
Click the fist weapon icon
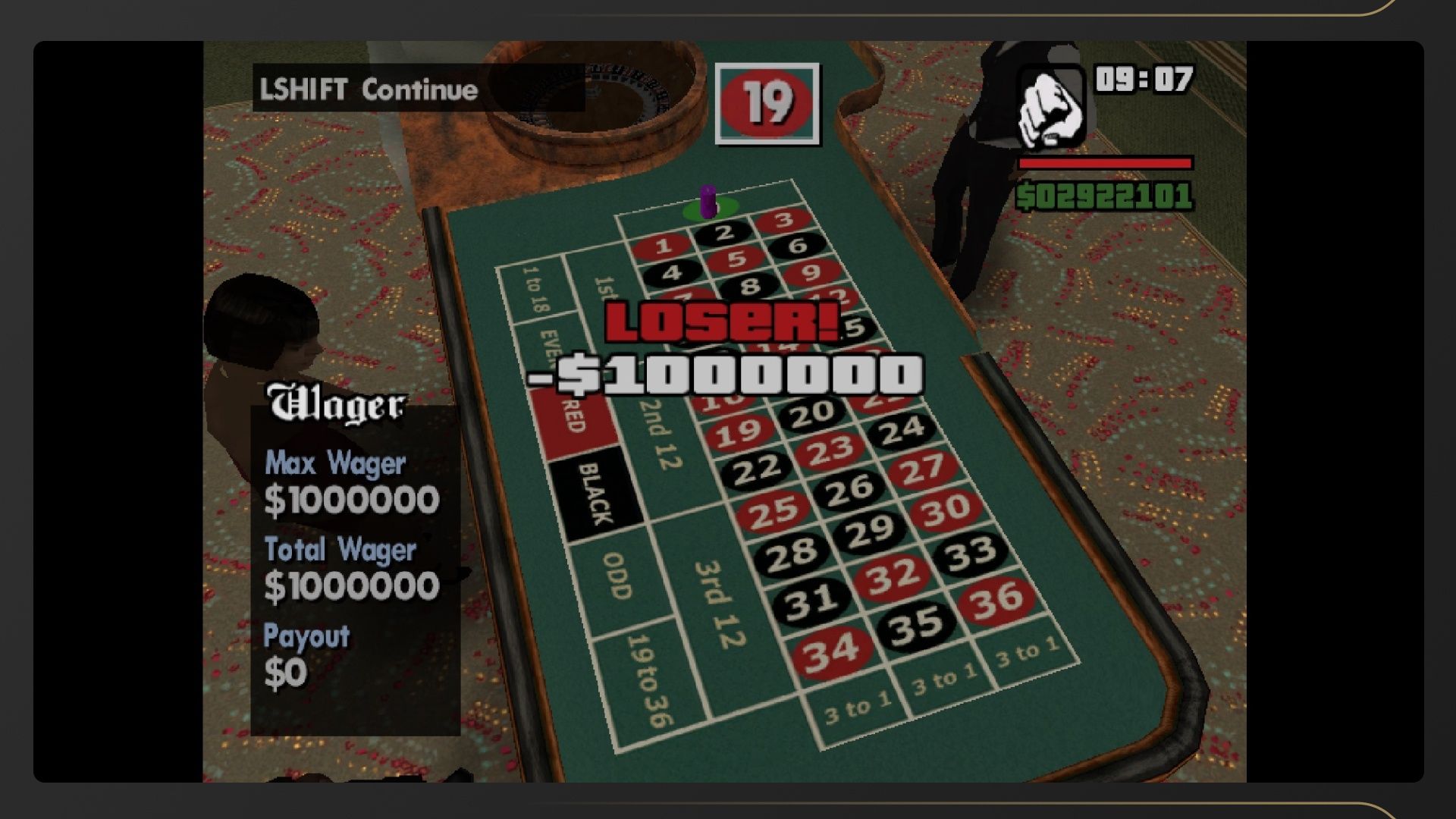click(x=1050, y=108)
